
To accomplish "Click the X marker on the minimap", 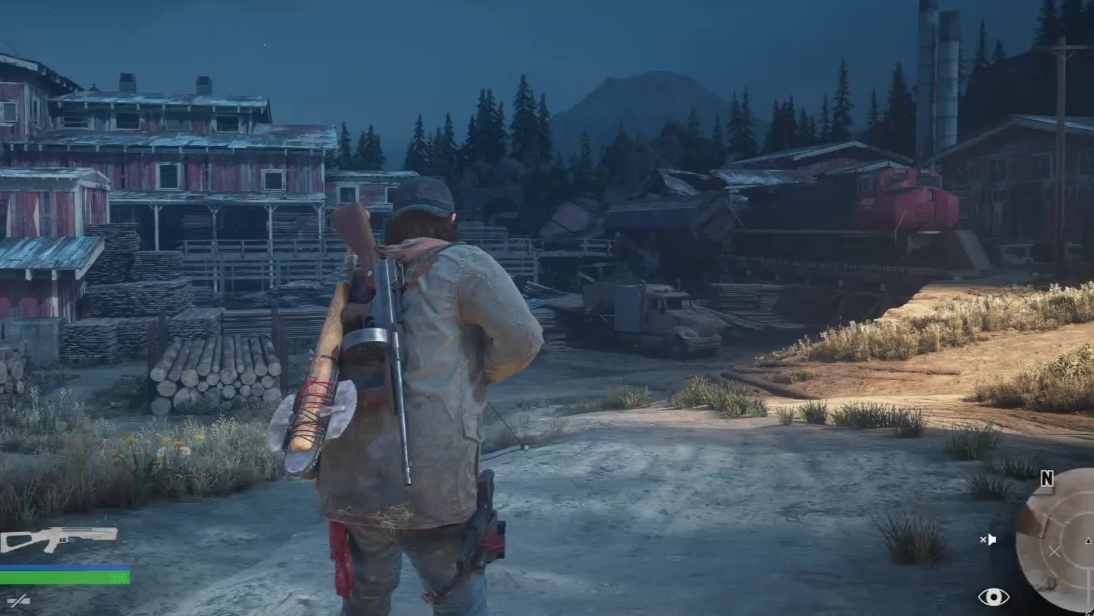I will coord(1054,551).
